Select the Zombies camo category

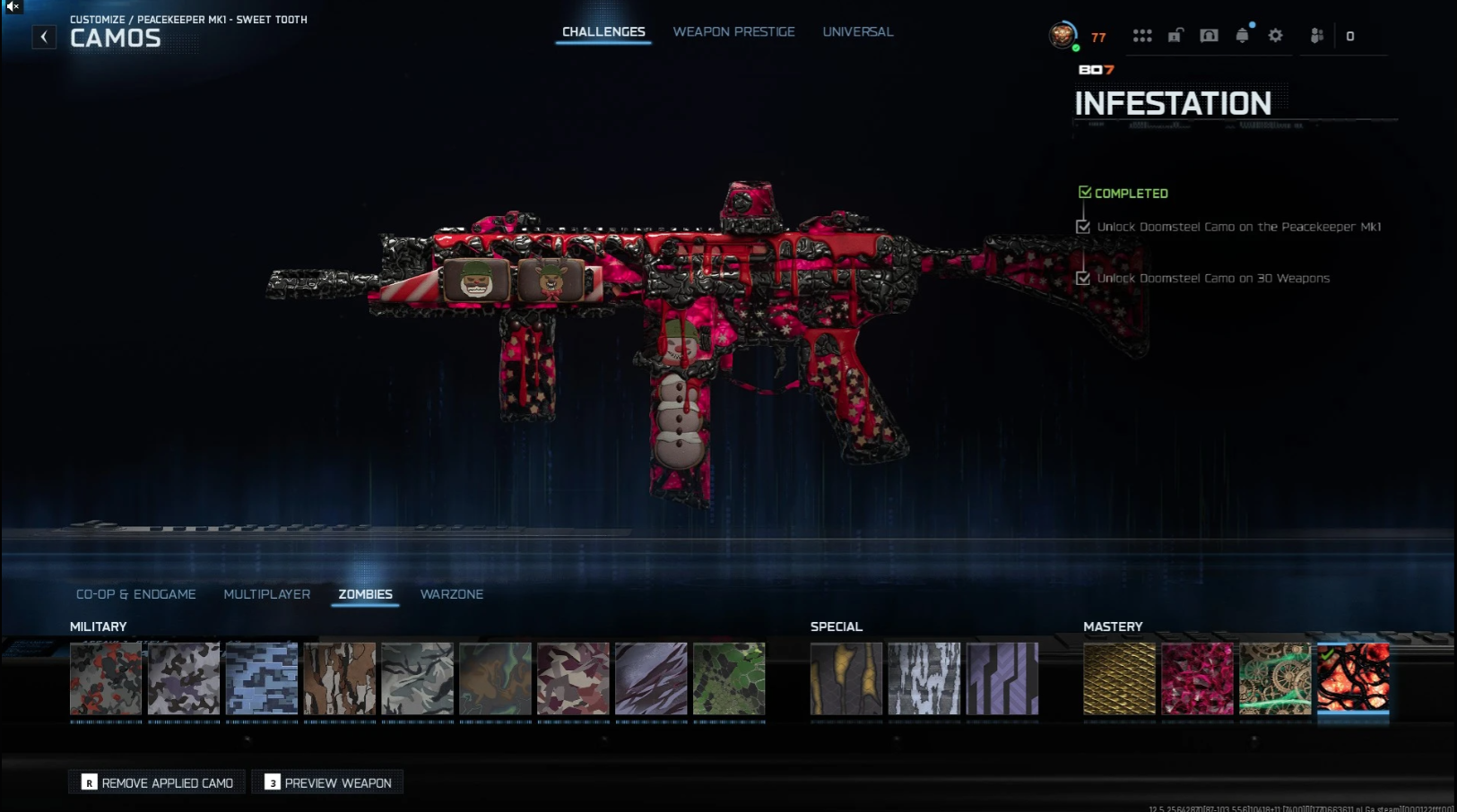[365, 594]
